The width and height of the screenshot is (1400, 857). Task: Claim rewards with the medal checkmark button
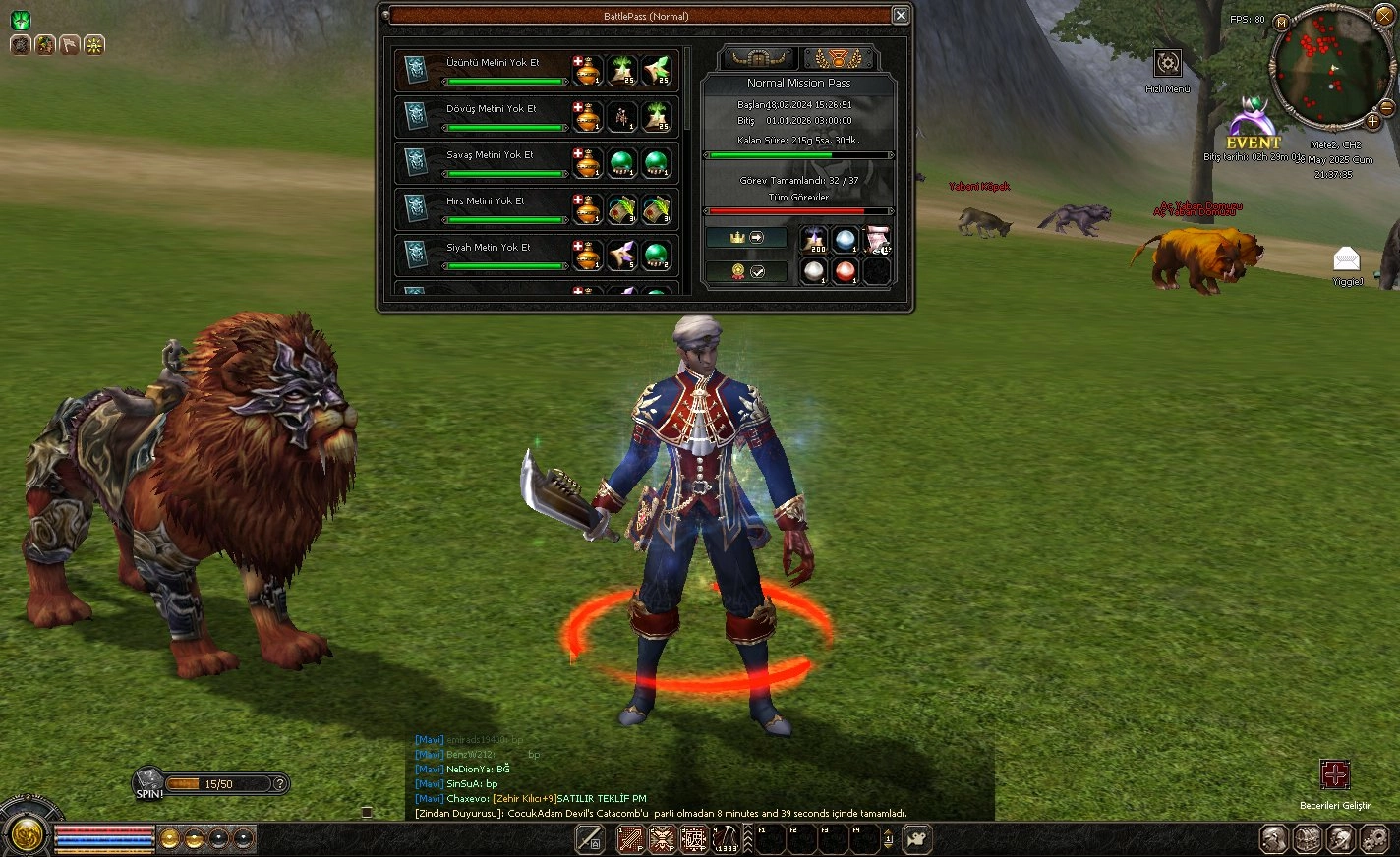(746, 272)
